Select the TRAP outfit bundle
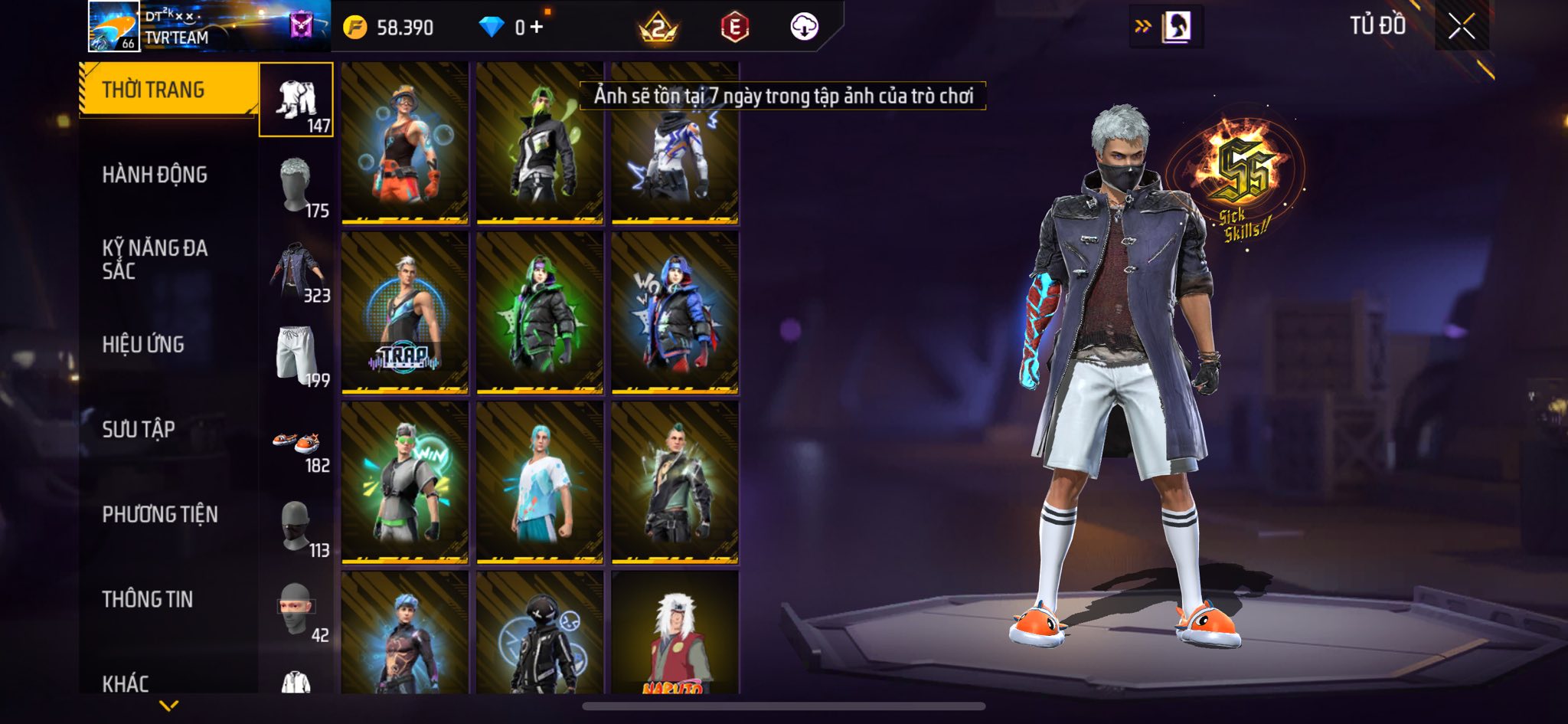 coord(404,313)
